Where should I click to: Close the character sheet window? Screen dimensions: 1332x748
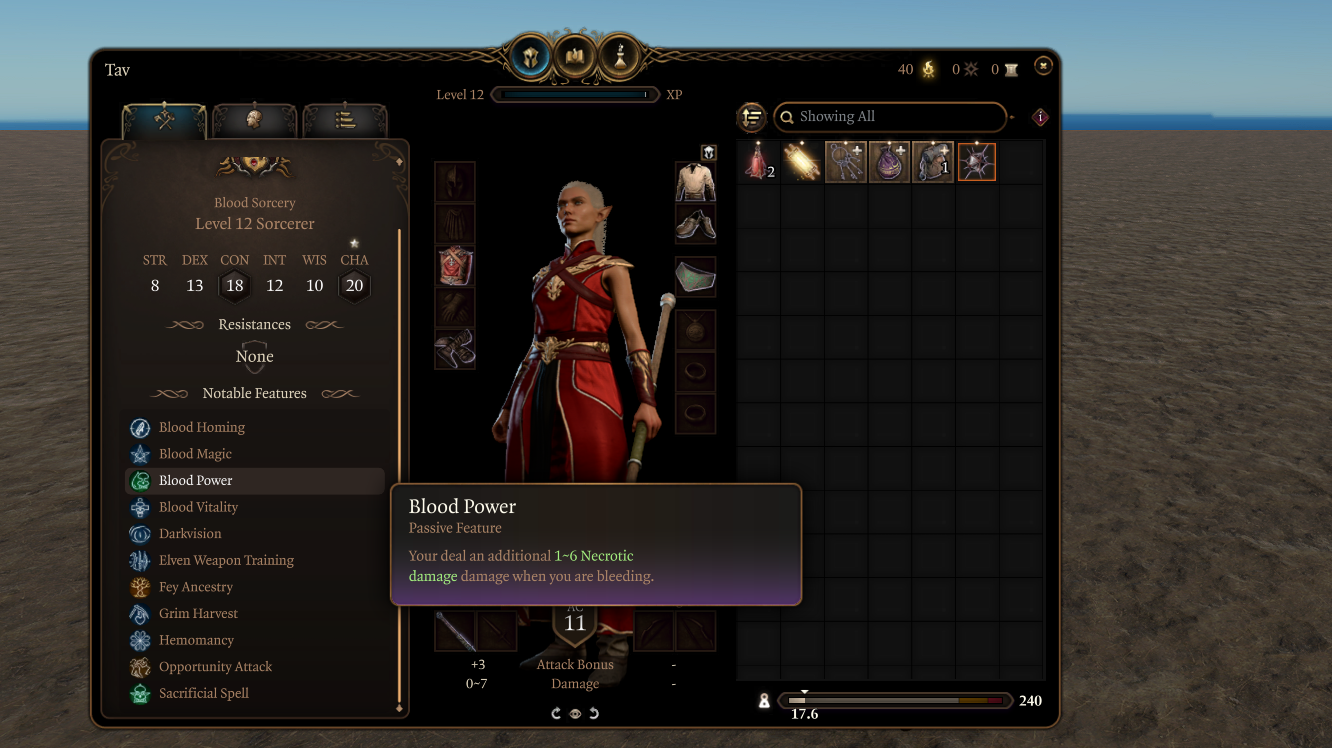point(1043,66)
